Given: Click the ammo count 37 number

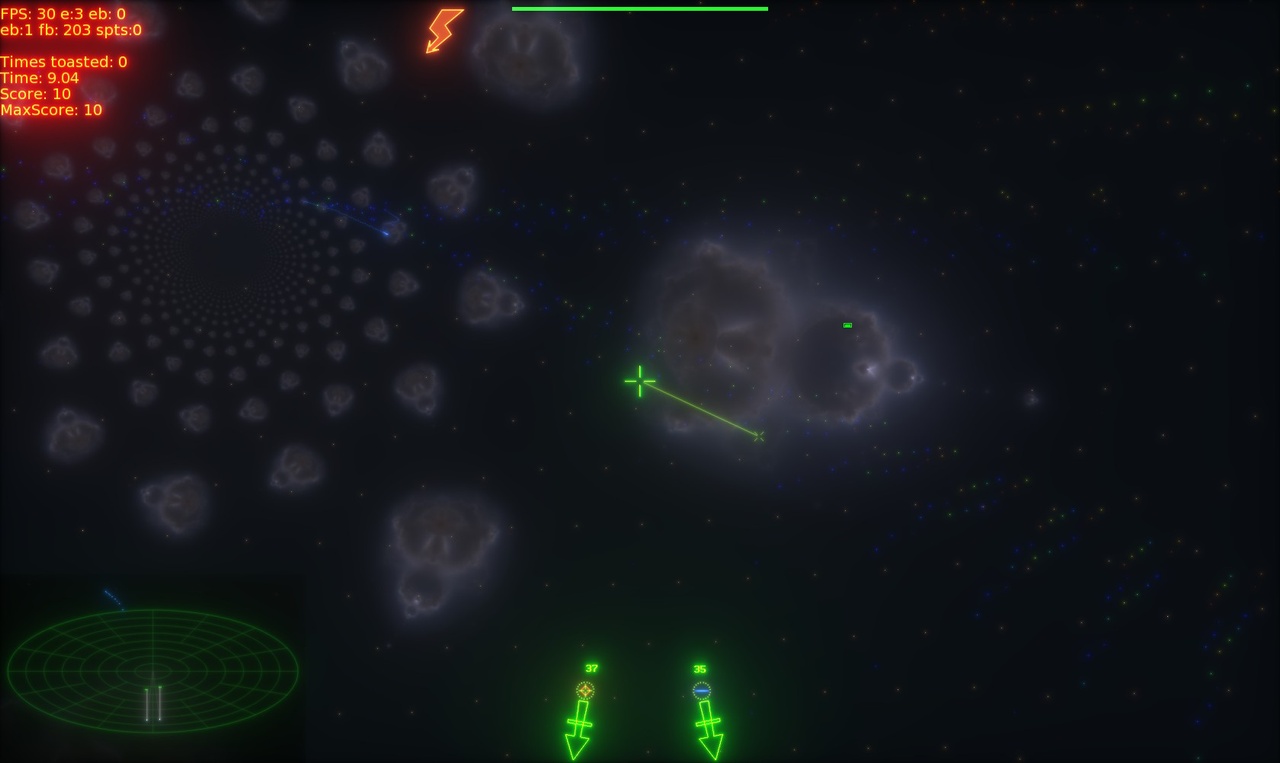Looking at the screenshot, I should click(590, 666).
